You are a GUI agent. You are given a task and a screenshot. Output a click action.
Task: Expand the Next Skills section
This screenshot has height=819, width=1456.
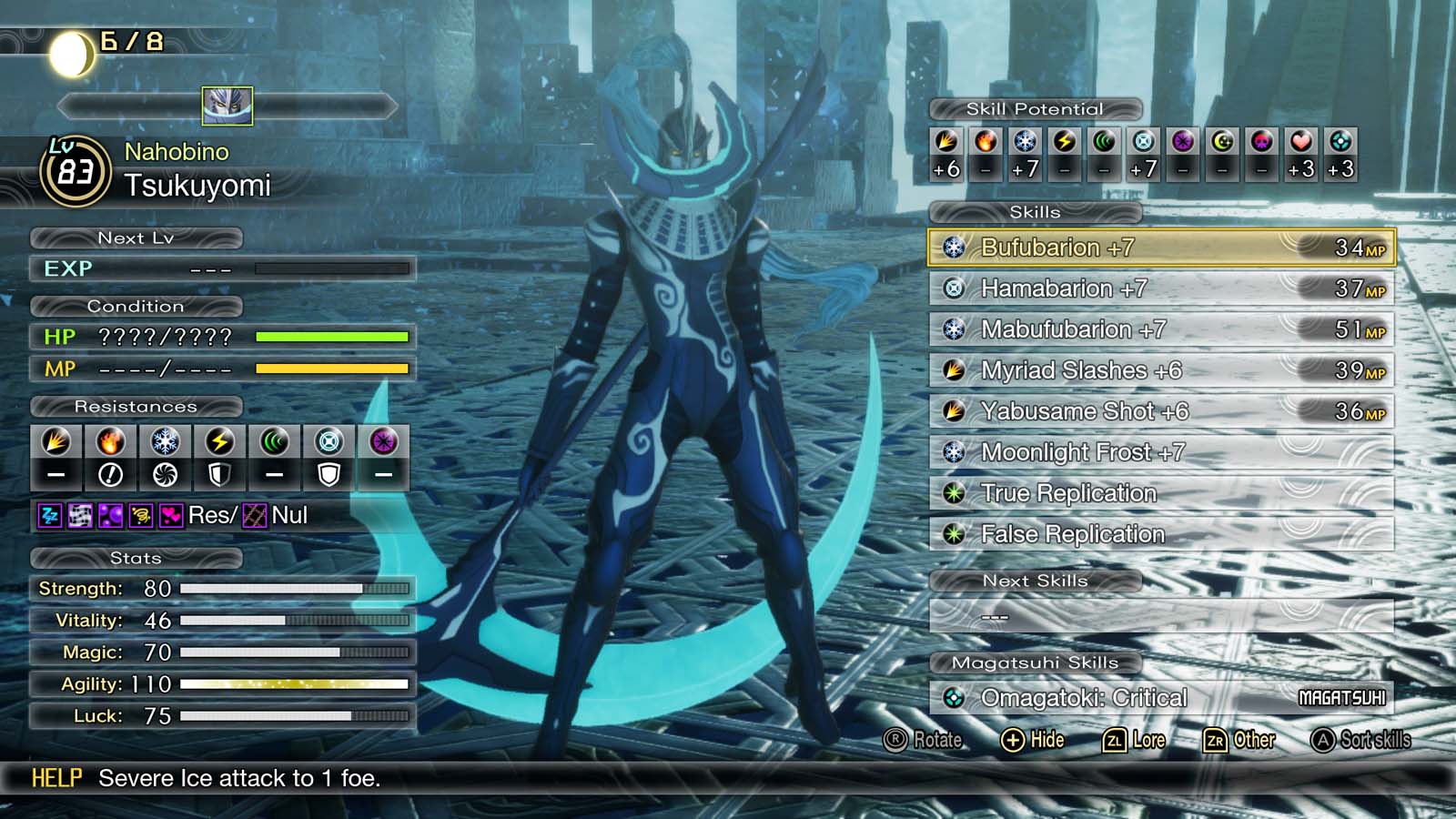[1035, 581]
